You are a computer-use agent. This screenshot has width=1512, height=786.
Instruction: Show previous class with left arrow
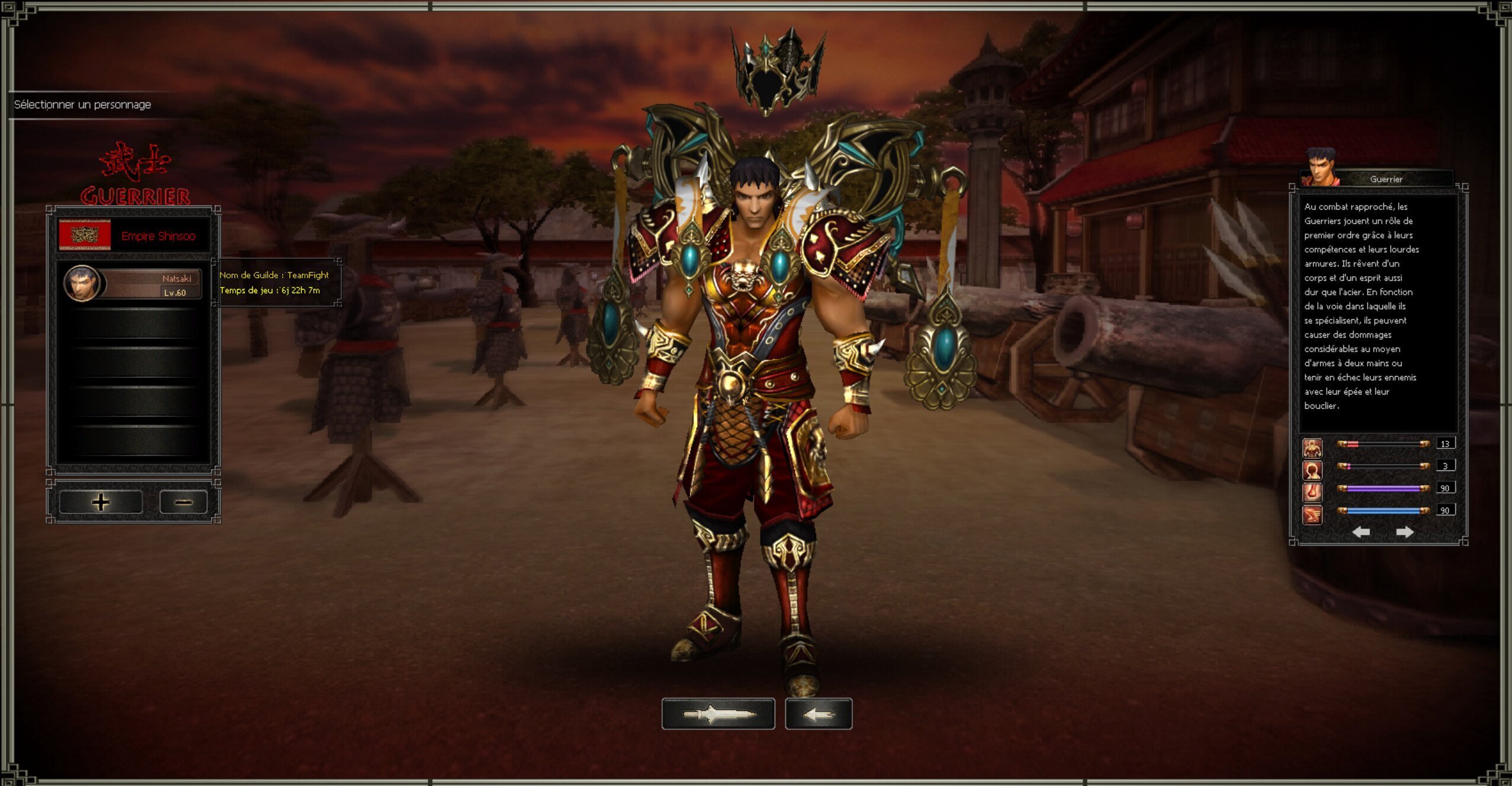click(1361, 532)
